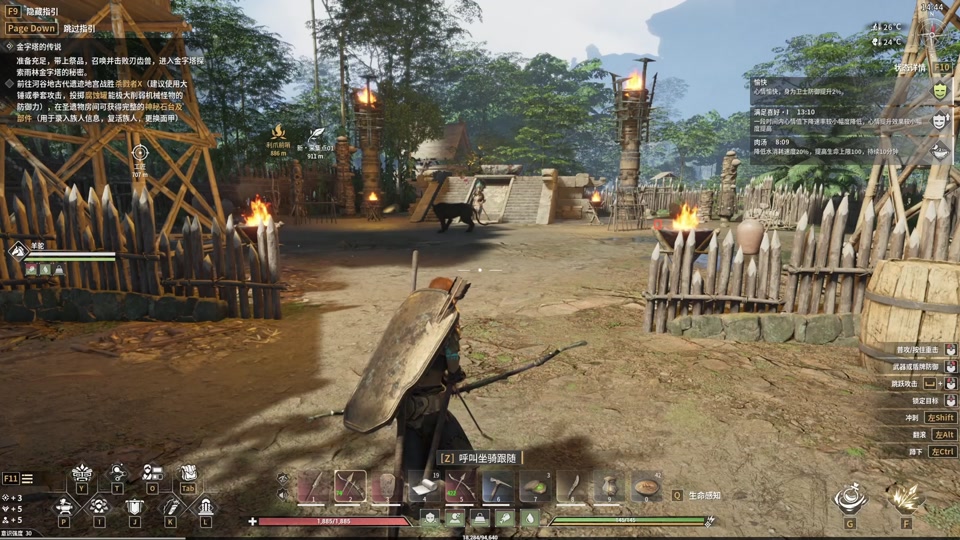Open the F11 list menu button
Image resolution: width=960 pixels, height=540 pixels.
27,479
